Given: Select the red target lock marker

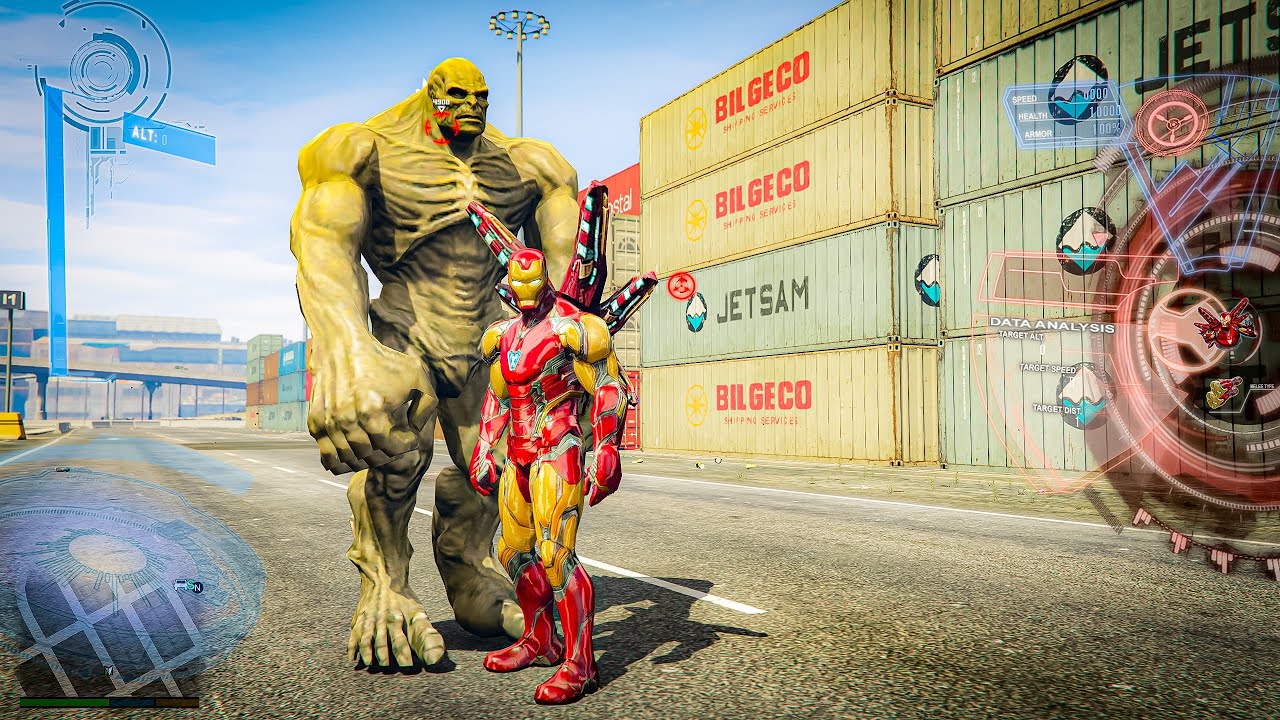Looking at the screenshot, I should tap(681, 286).
